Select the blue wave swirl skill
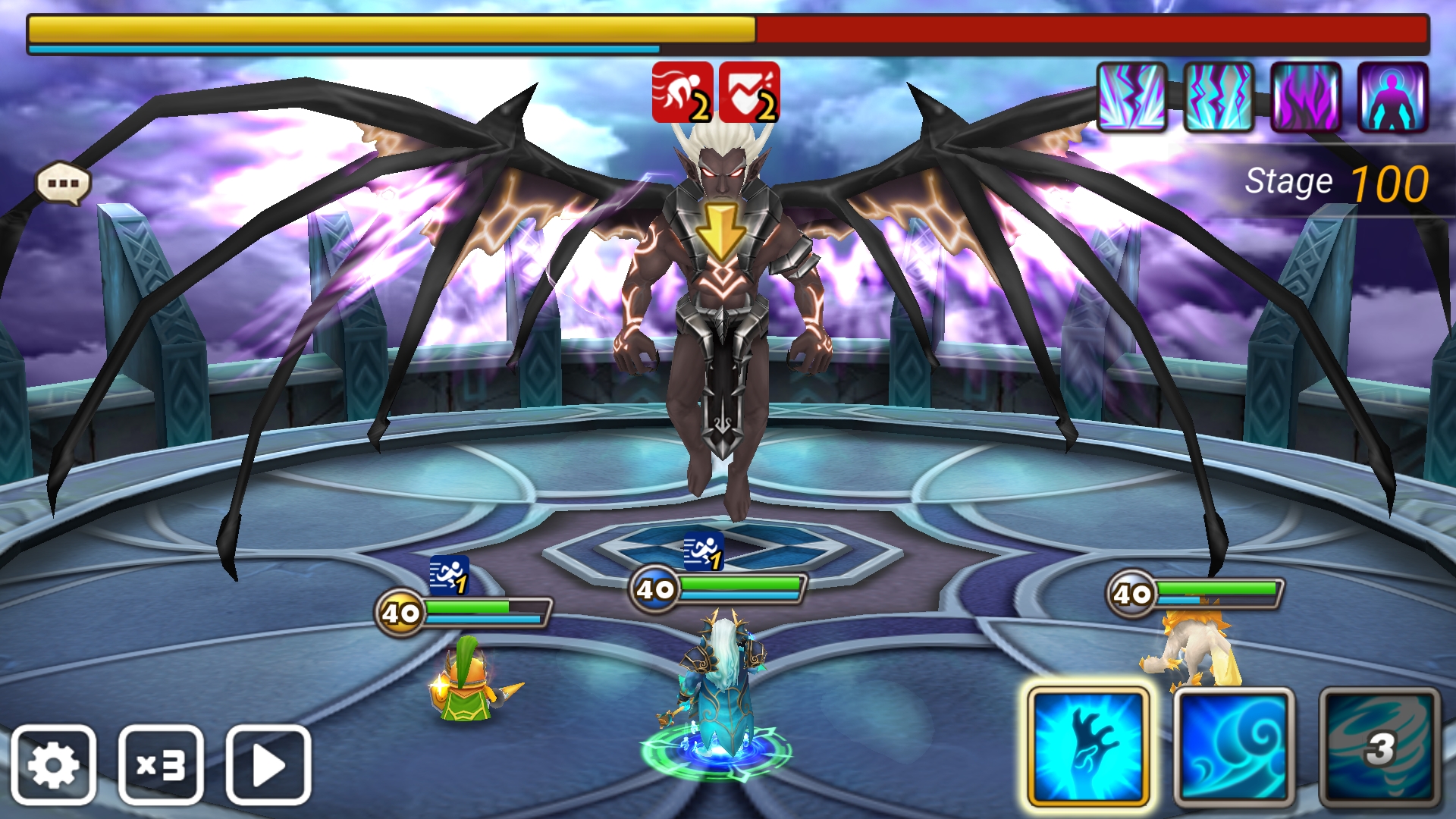 click(x=1234, y=746)
